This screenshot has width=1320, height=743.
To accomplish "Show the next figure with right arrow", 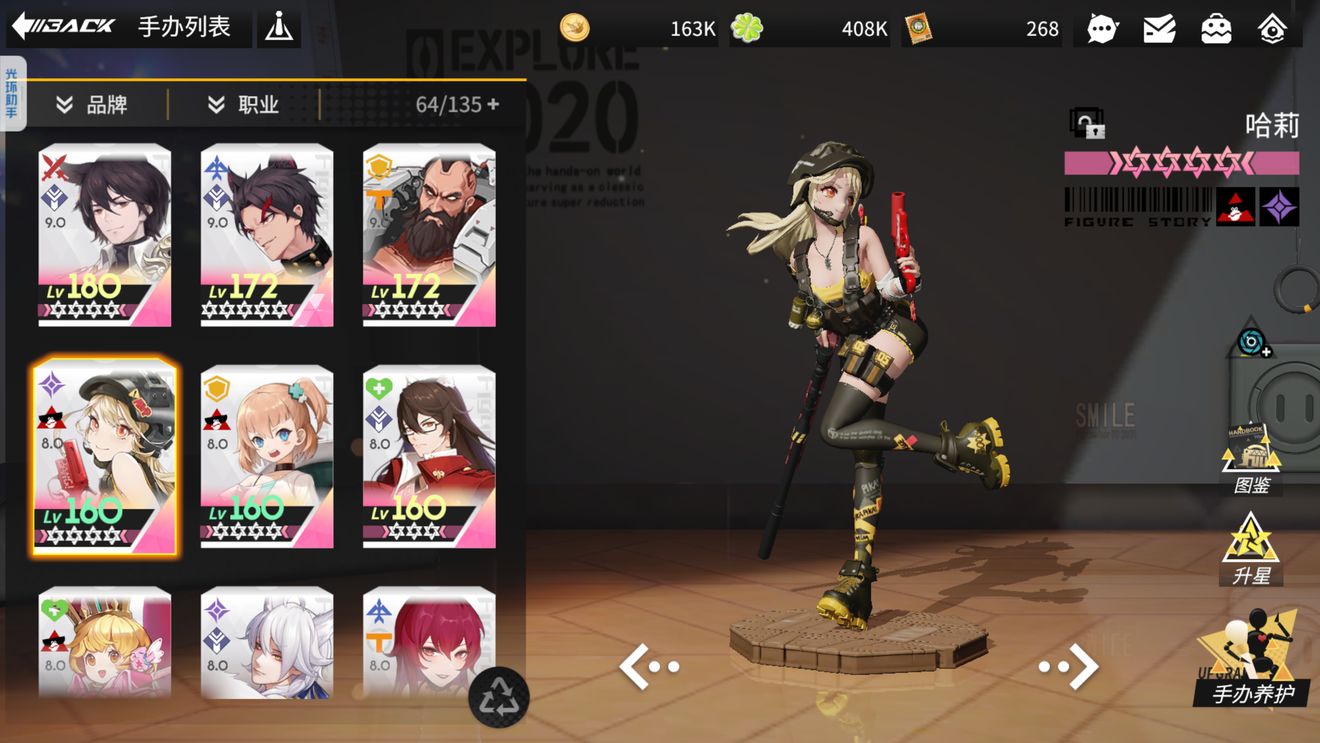I will 1069,667.
